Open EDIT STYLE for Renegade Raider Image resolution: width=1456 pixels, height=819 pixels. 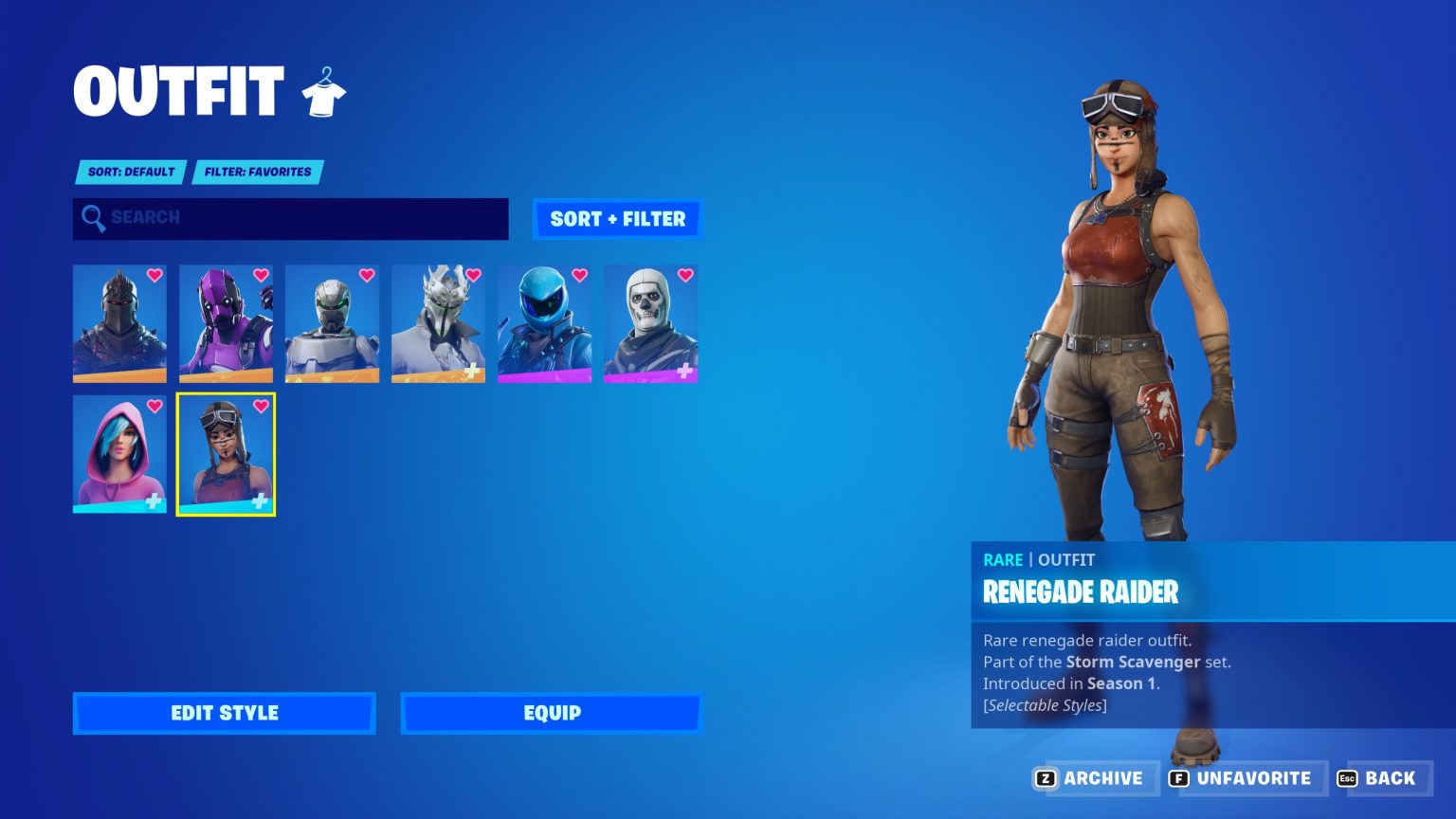224,713
